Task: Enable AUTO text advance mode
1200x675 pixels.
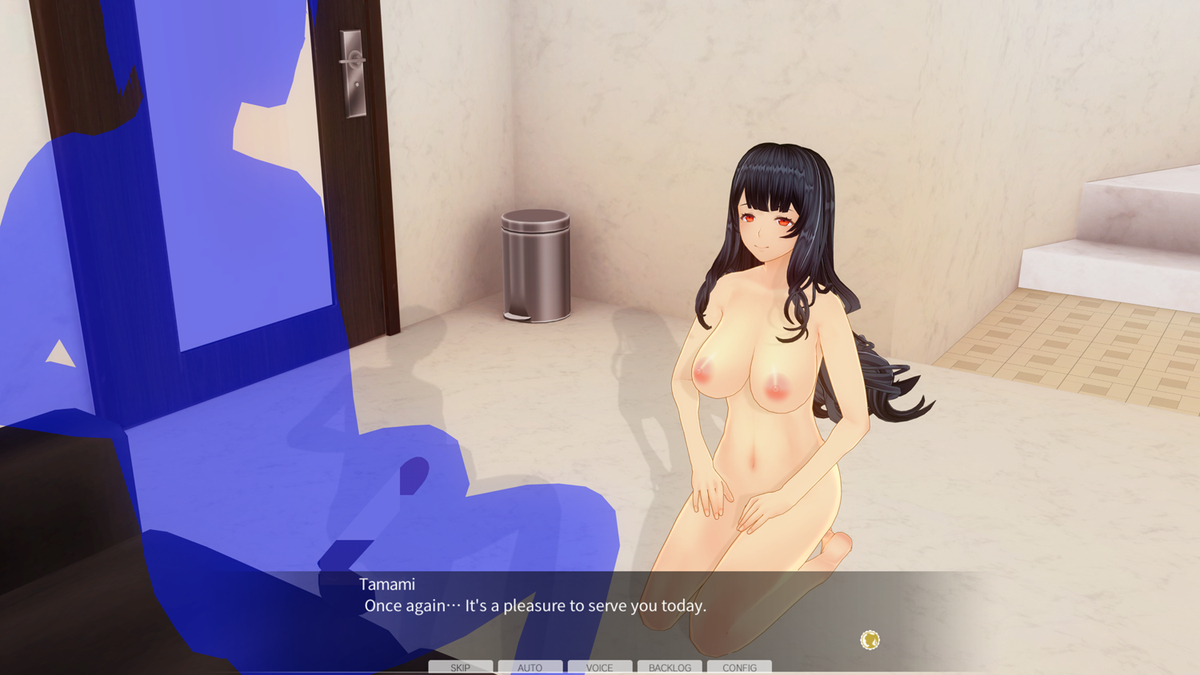Action: point(530,667)
